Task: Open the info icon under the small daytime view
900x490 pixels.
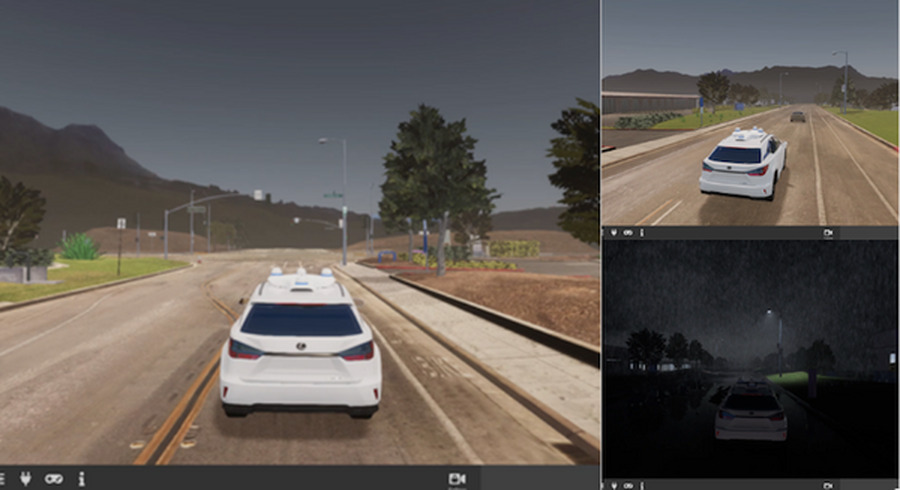Action: click(641, 233)
